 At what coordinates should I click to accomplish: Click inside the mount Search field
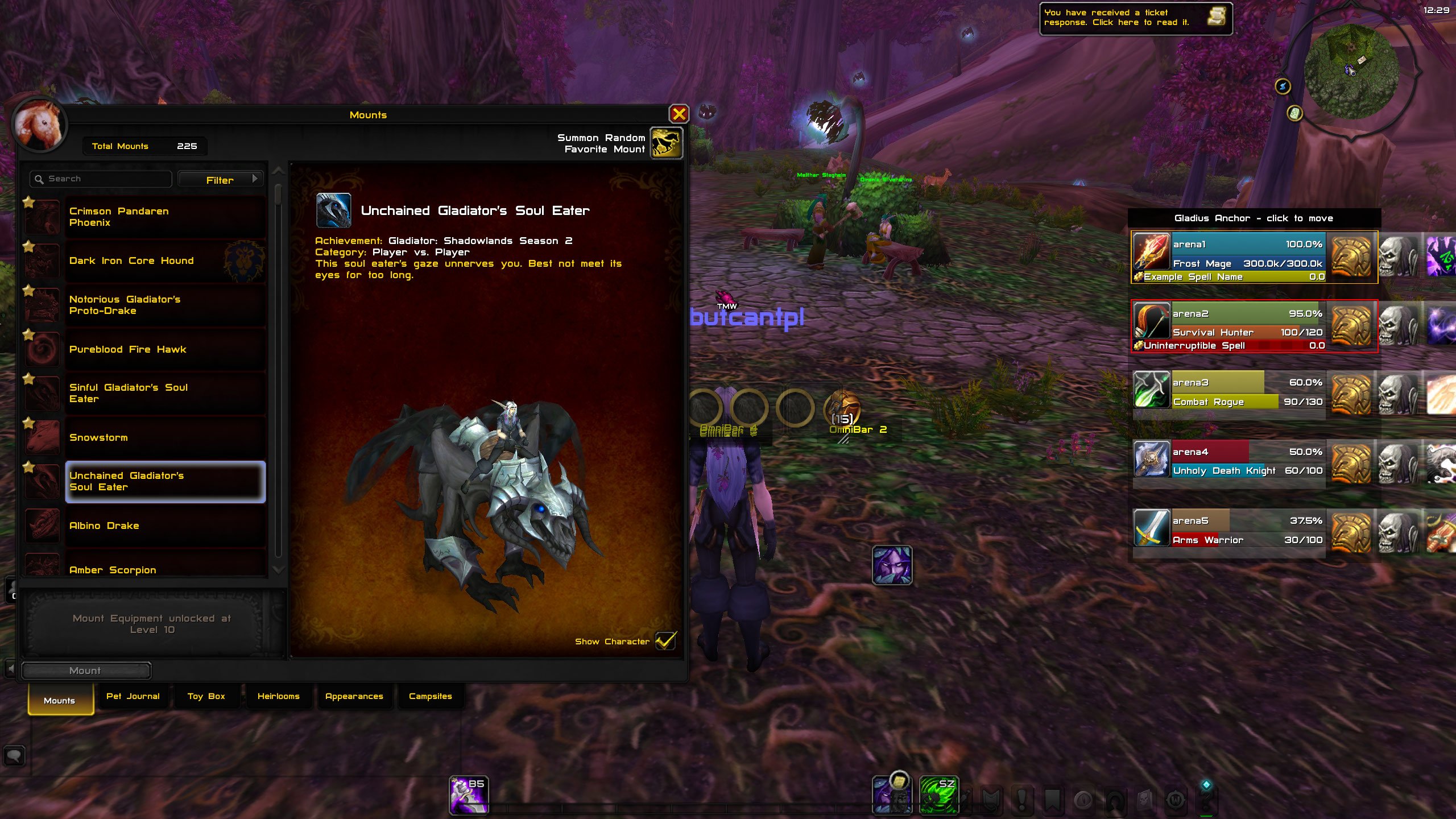[x=100, y=178]
